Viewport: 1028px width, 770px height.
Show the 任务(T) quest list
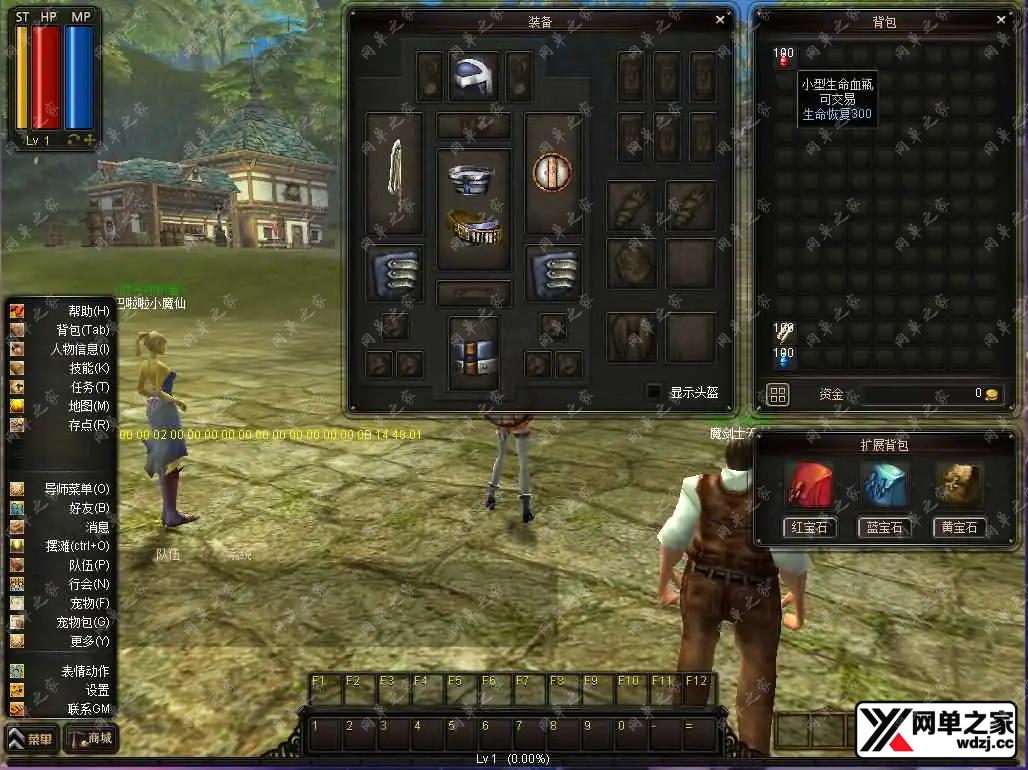(x=88, y=387)
